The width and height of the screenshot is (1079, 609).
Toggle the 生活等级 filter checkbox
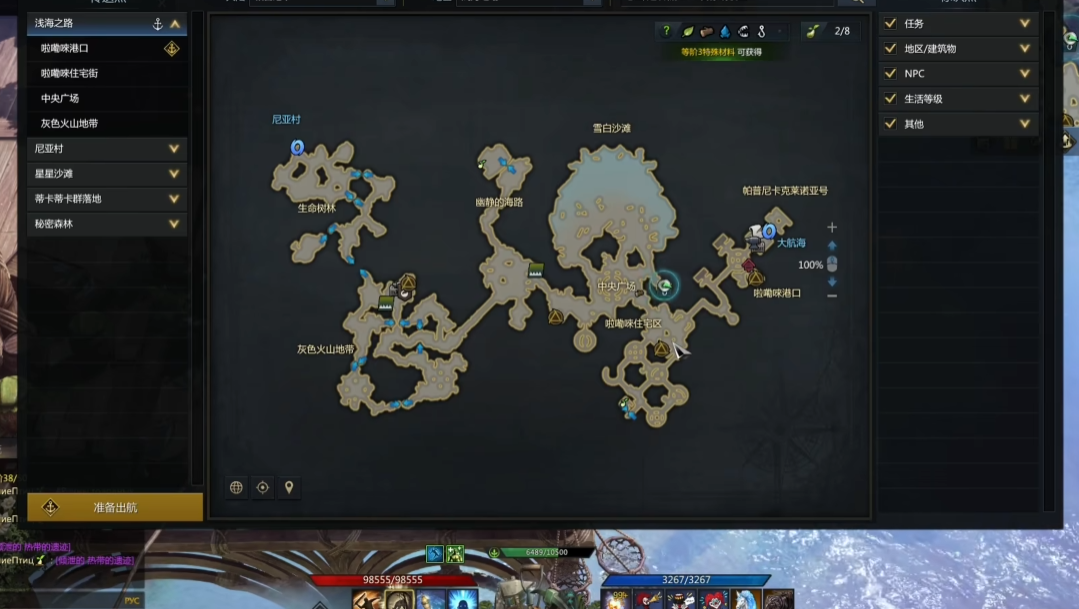click(x=890, y=98)
